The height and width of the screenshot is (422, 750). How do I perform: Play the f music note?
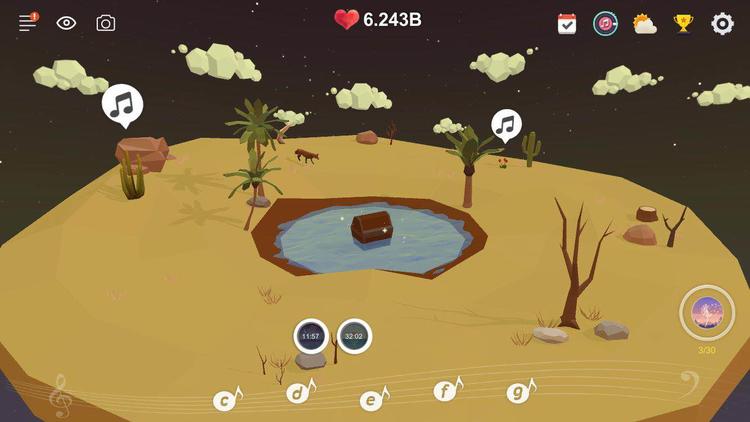tap(446, 391)
